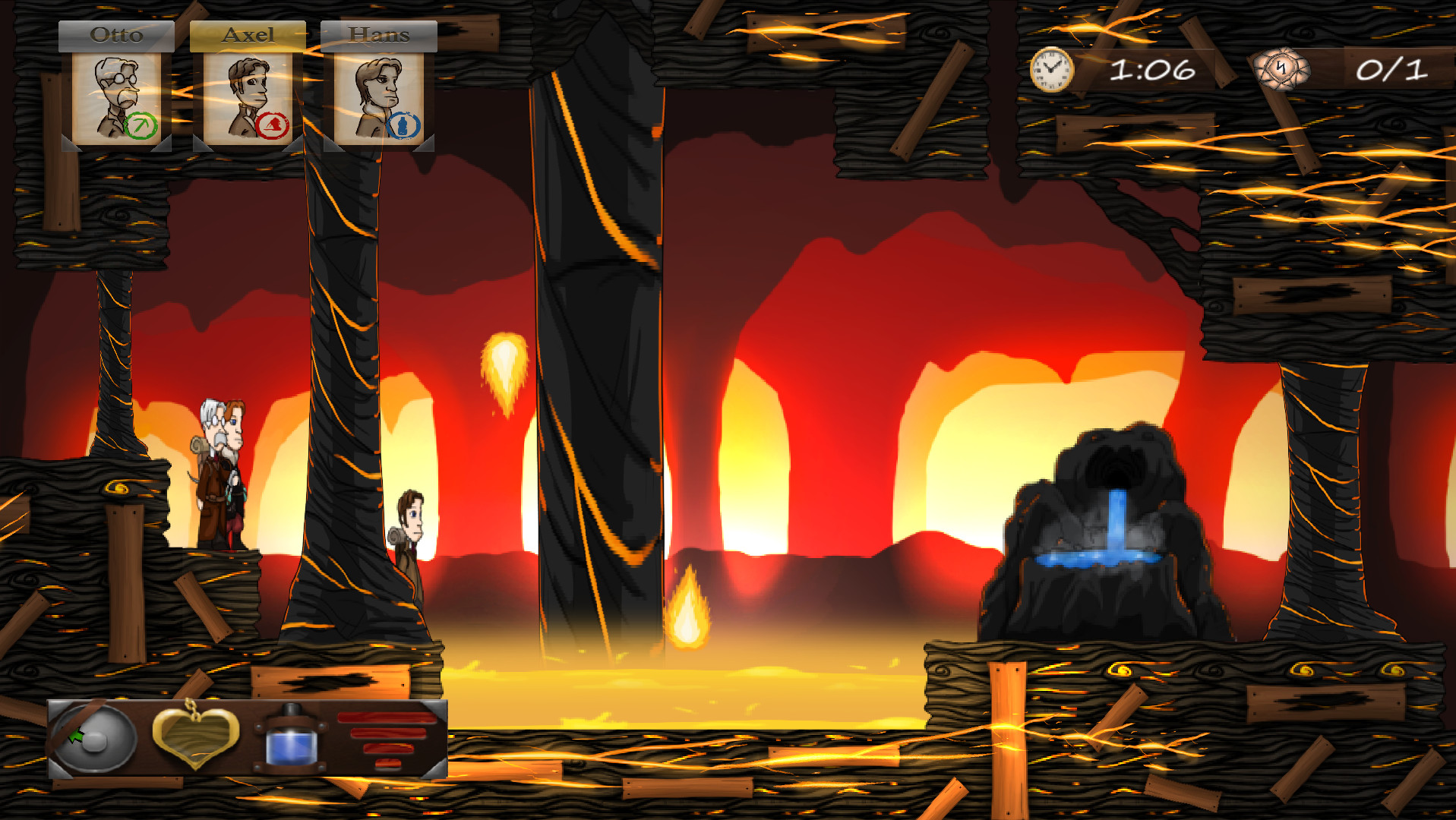Select the Hans name tab

378,33
